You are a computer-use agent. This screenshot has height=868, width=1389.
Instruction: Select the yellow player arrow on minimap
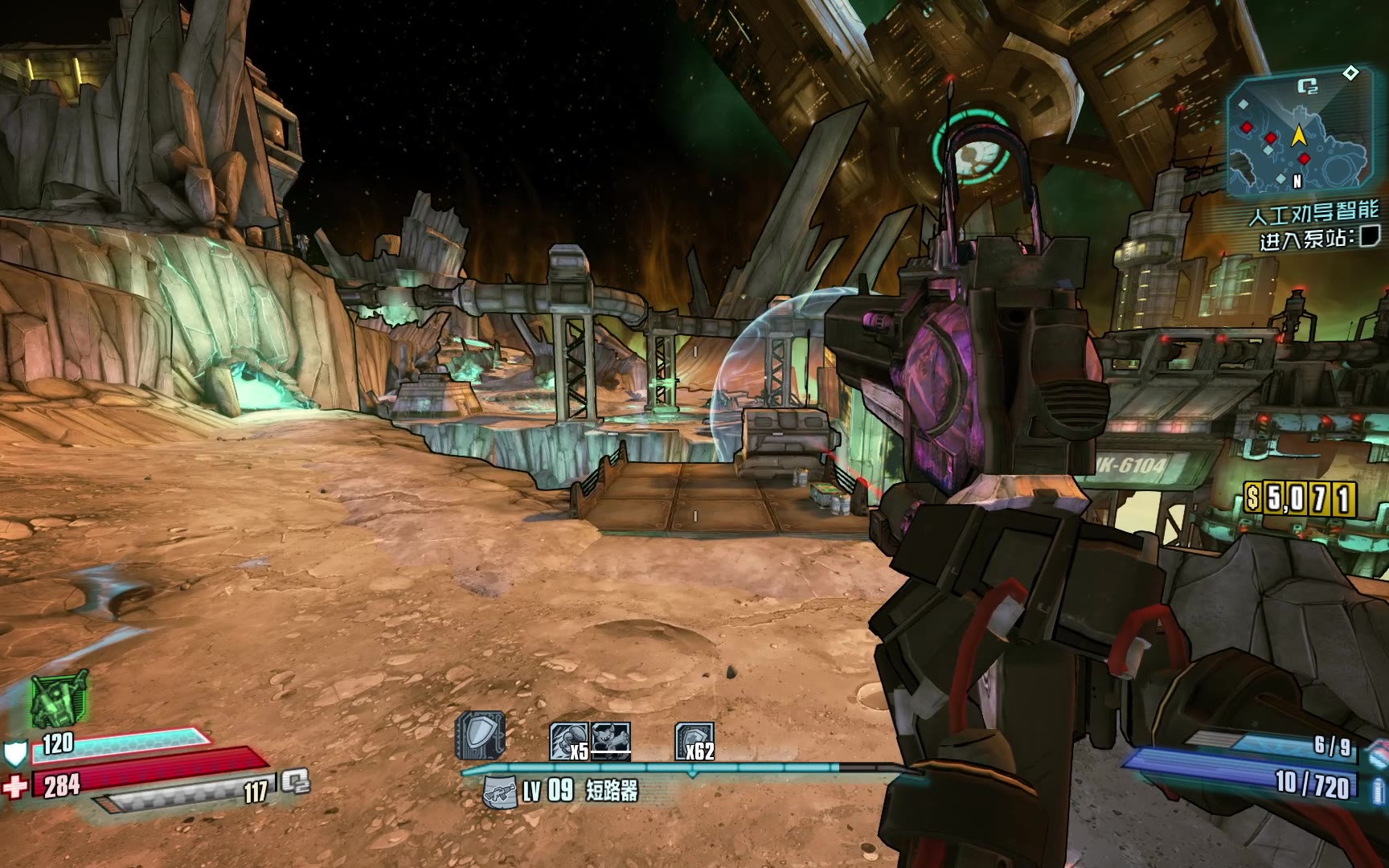pyautogui.click(x=1298, y=135)
